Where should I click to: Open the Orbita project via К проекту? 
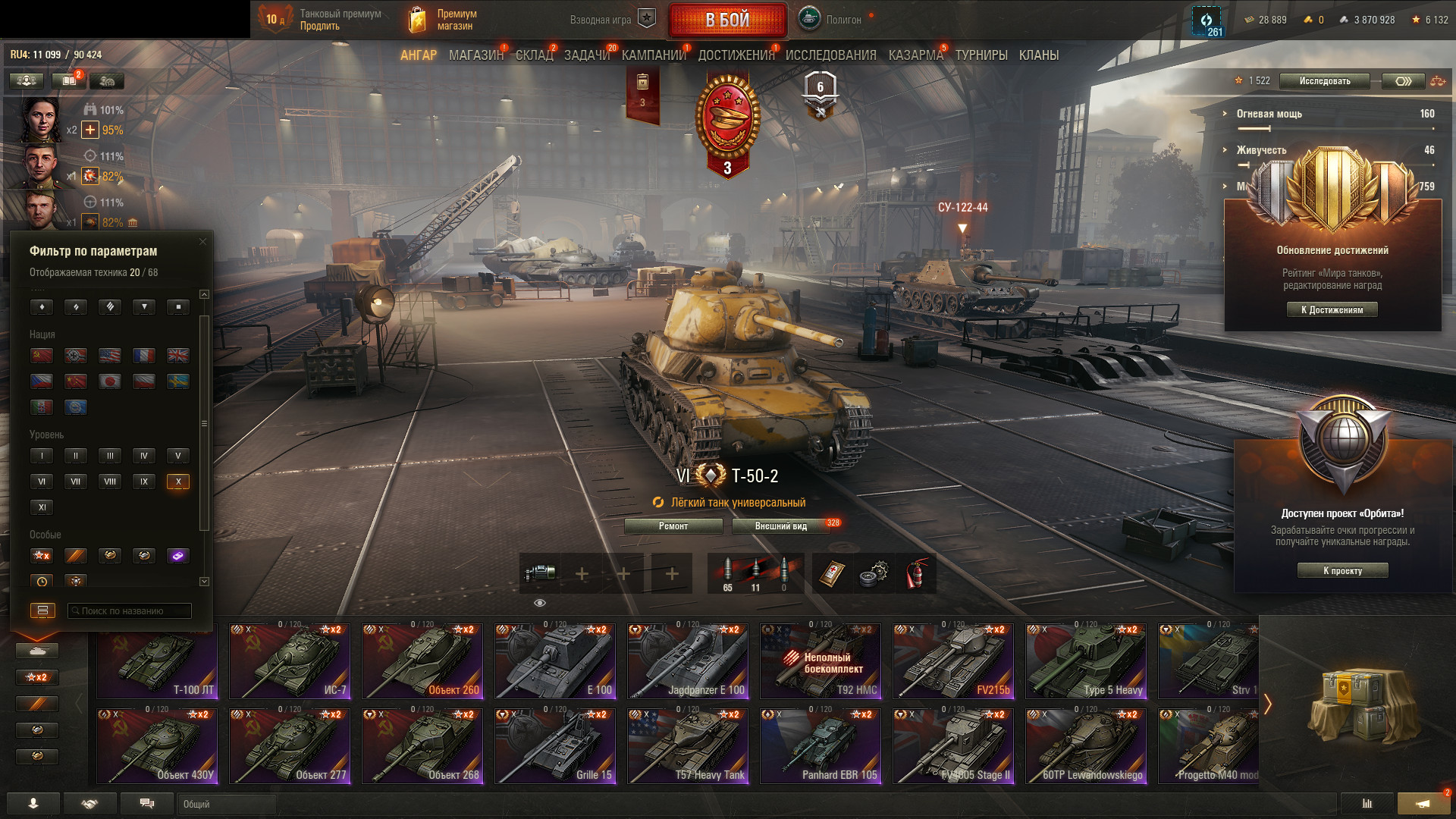(1342, 571)
